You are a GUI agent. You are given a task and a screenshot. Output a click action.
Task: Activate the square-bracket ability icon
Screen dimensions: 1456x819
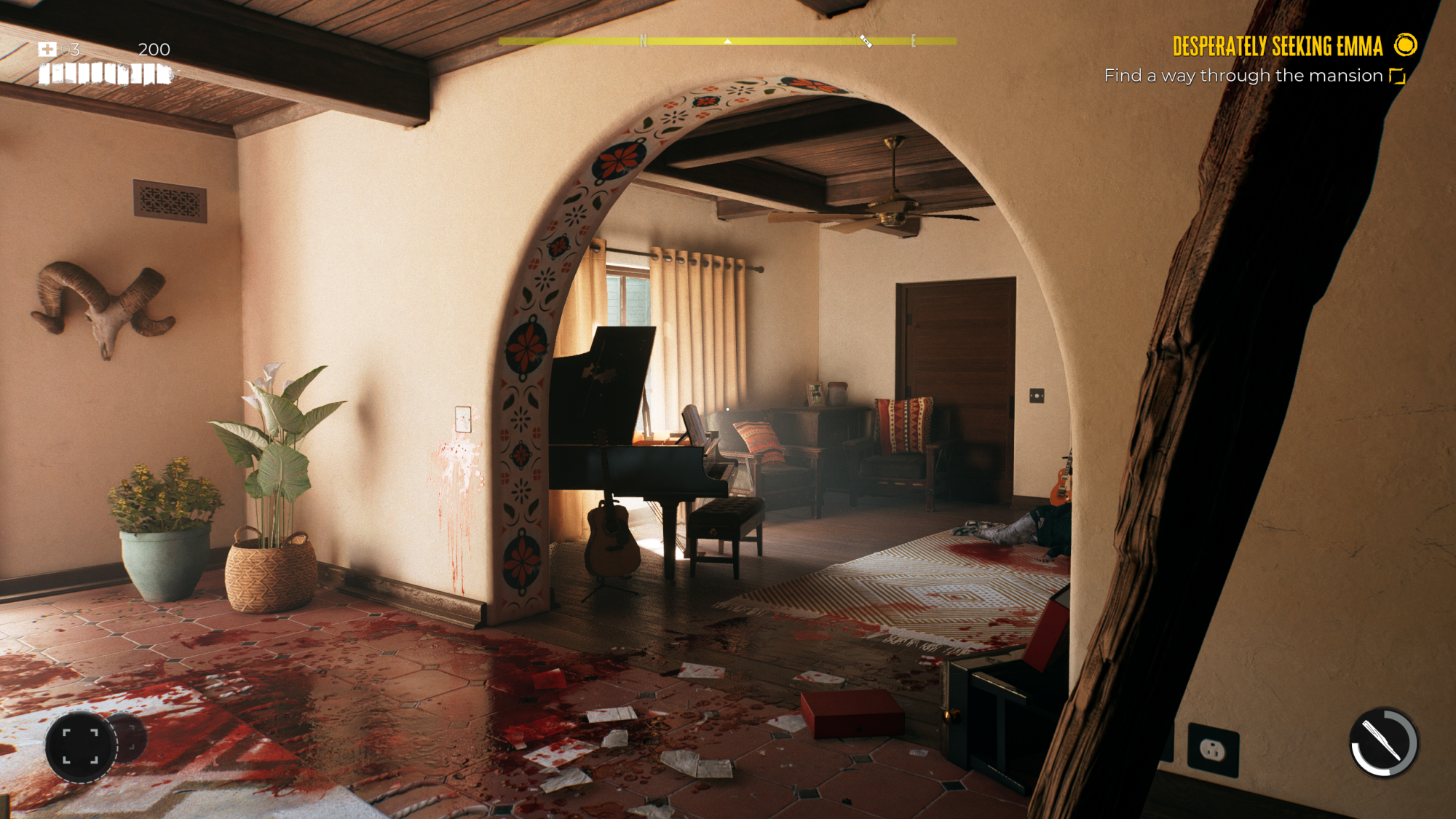(80, 745)
